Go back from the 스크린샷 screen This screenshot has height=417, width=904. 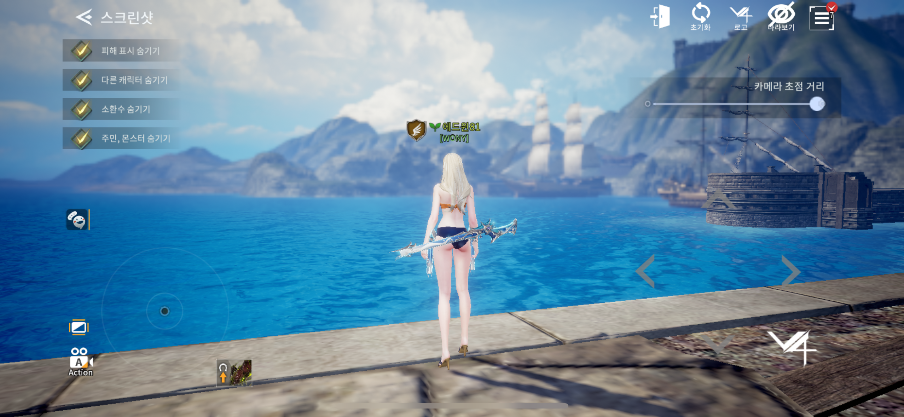85,17
